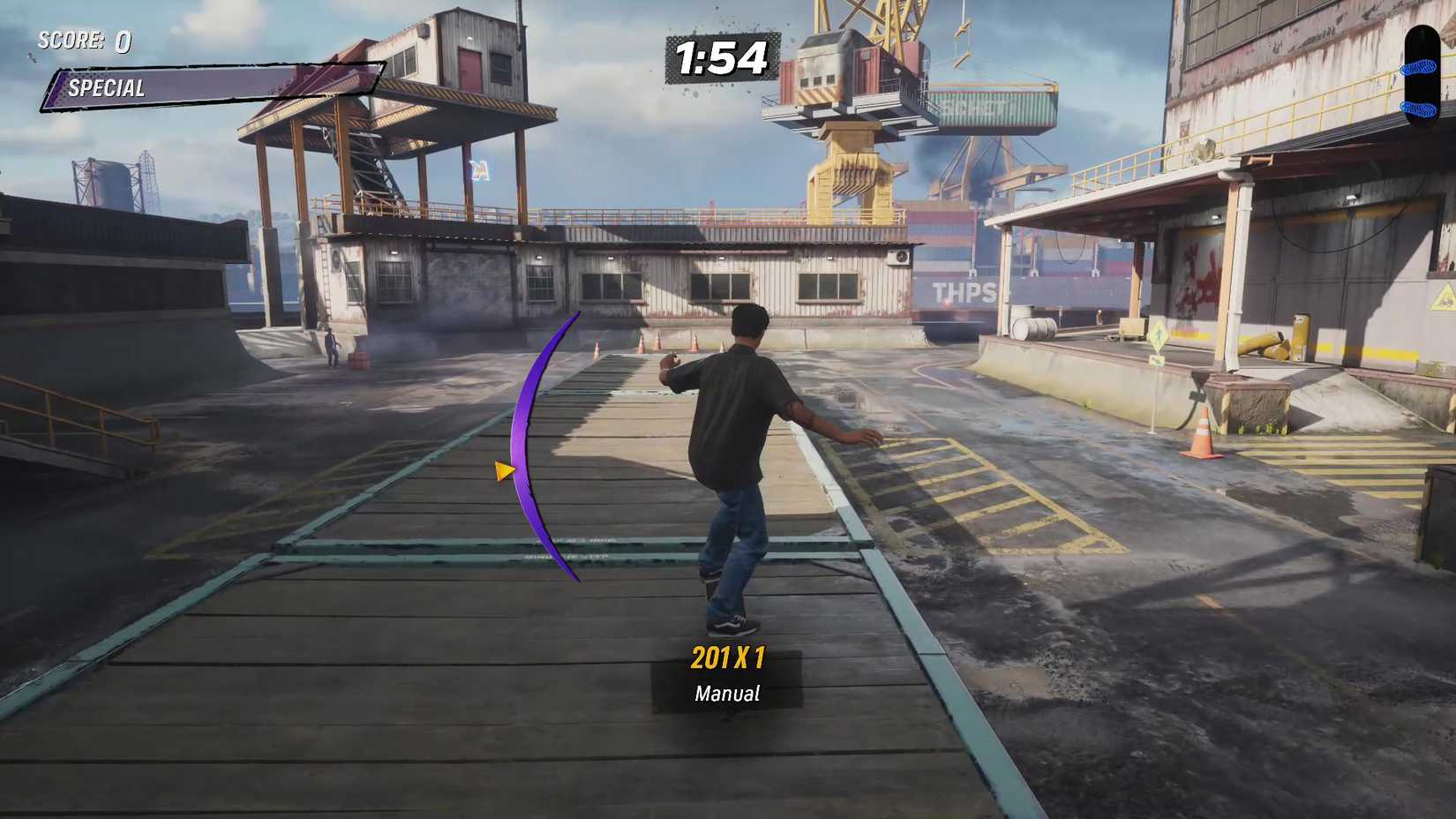Viewport: 1456px width, 819px height.
Task: Select the SPECIAL banner text
Action: click(106, 87)
